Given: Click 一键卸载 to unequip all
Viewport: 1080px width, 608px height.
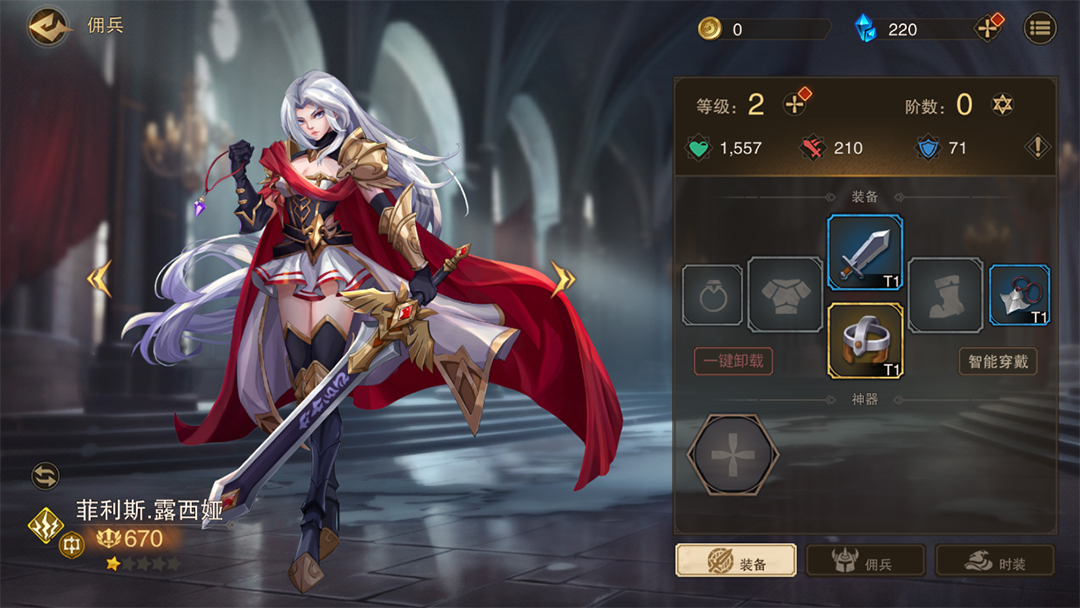Looking at the screenshot, I should pos(734,361).
